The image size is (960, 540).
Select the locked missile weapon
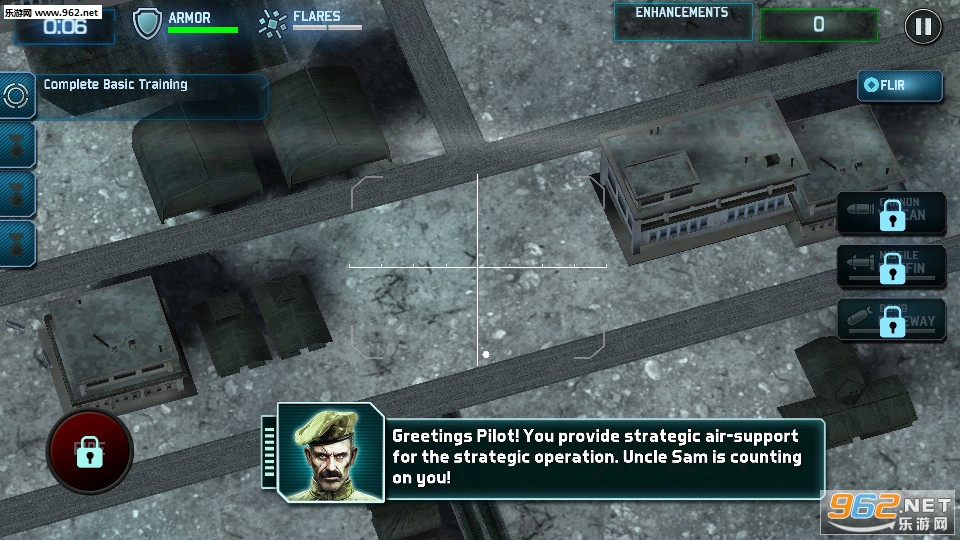(892, 268)
